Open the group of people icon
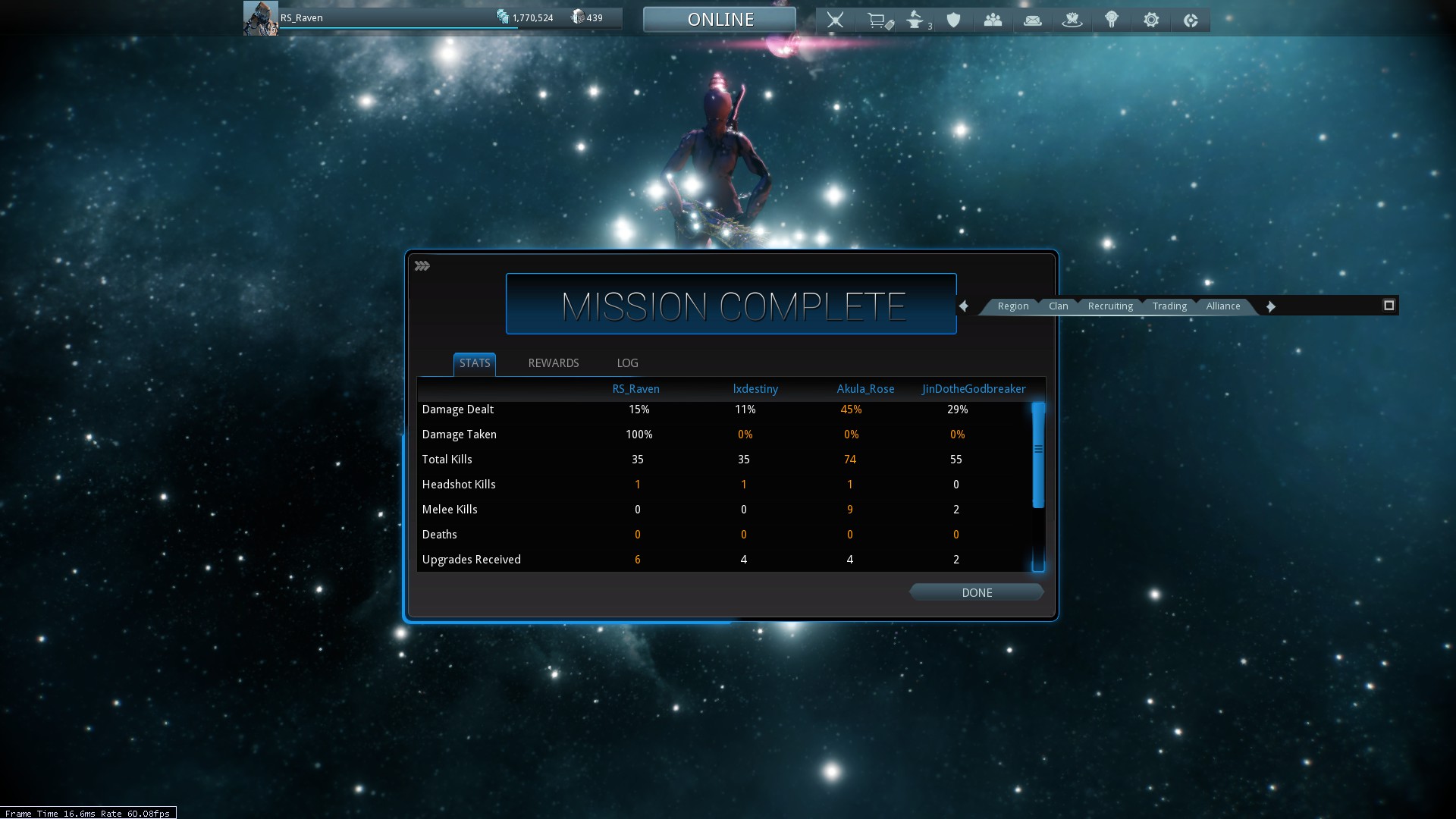This screenshot has width=1456, height=819. coord(993,20)
